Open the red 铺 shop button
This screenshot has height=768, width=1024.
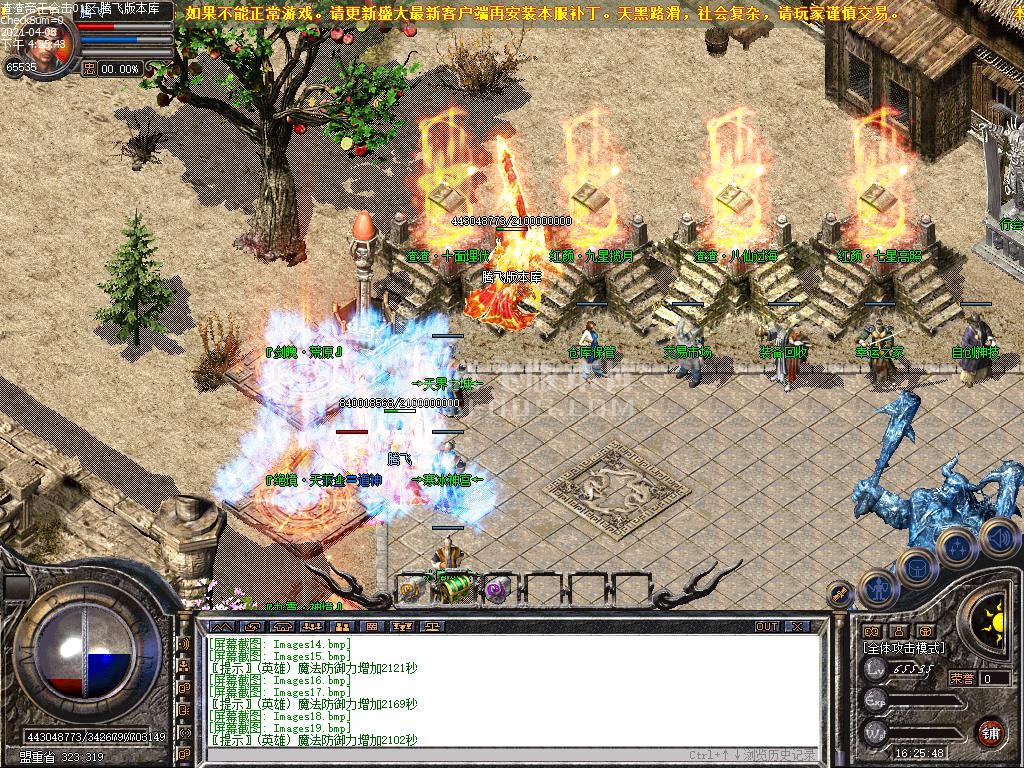pyautogui.click(x=990, y=731)
